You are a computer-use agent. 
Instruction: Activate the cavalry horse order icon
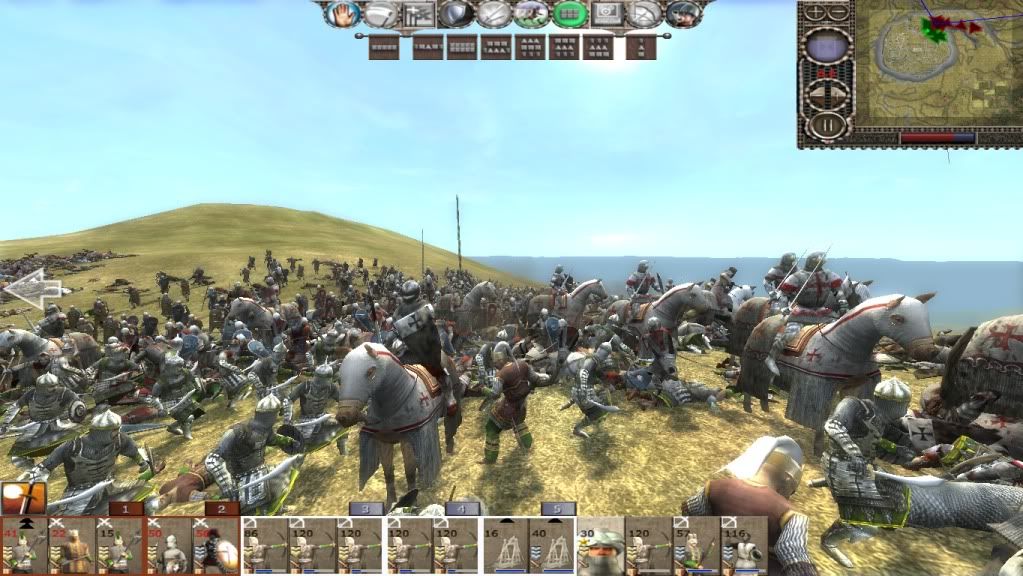[532, 14]
